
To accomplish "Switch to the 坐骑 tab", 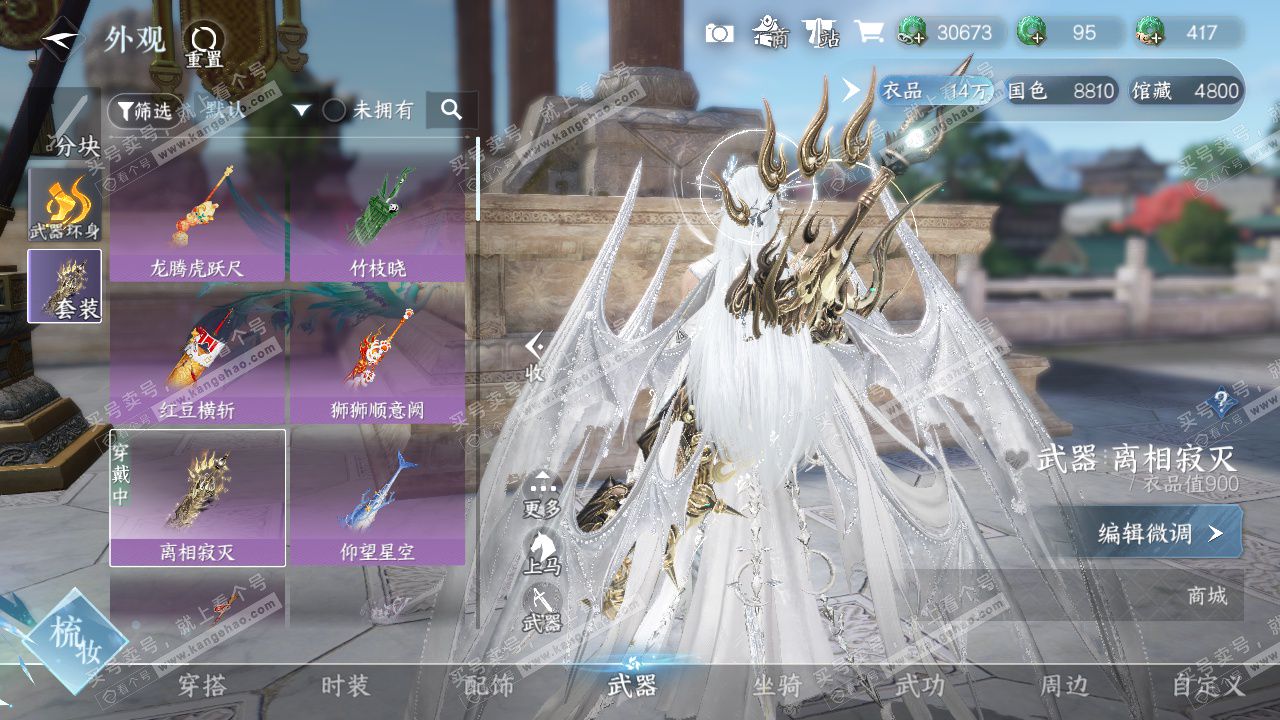I will 777,686.
